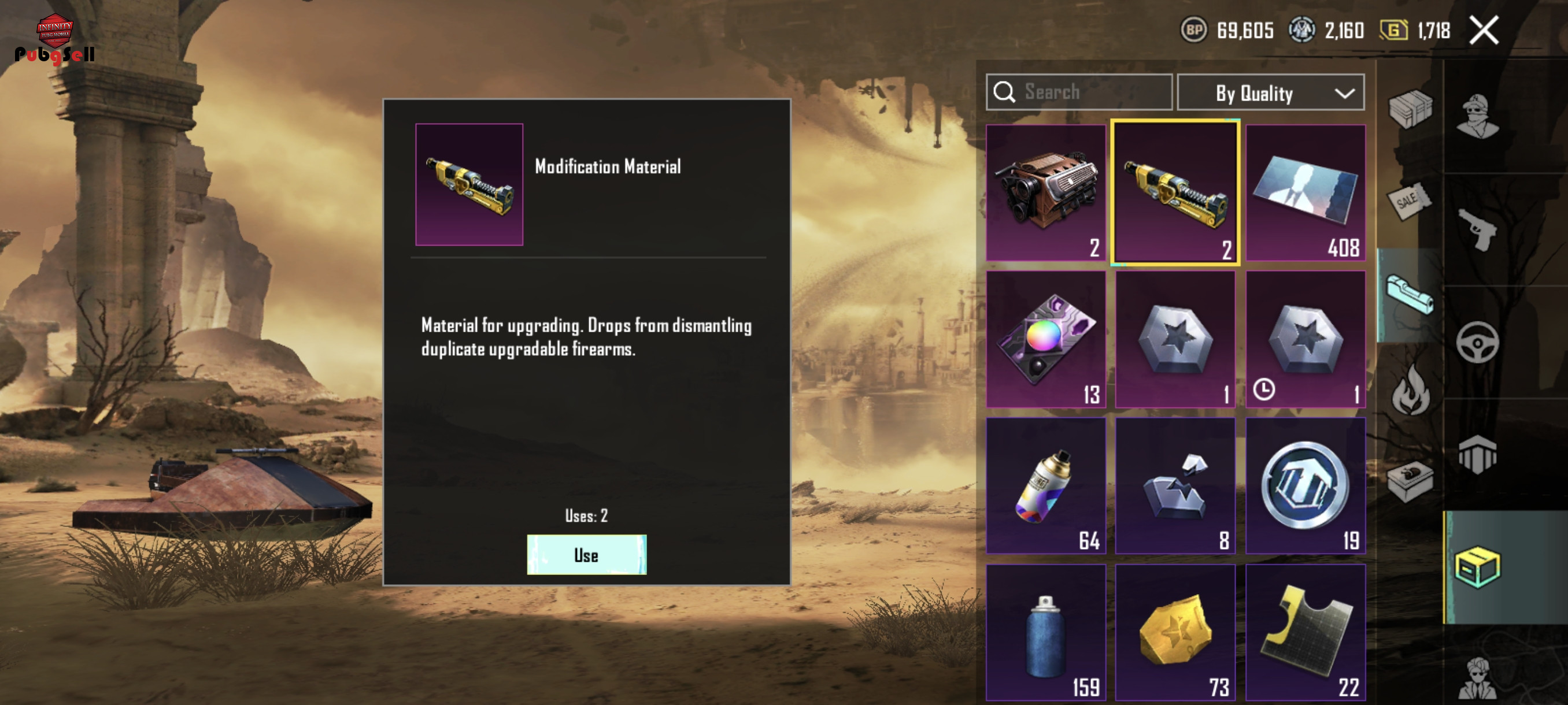The image size is (1568, 705).
Task: Select the timed silver star token
Action: pyautogui.click(x=1305, y=339)
